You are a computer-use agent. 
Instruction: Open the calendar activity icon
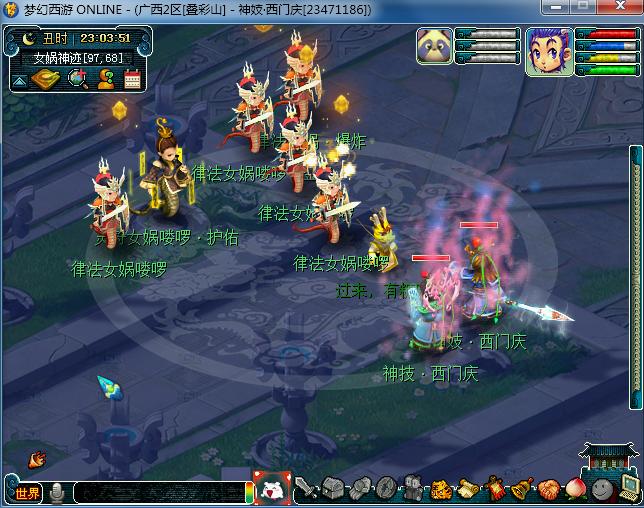(132, 78)
